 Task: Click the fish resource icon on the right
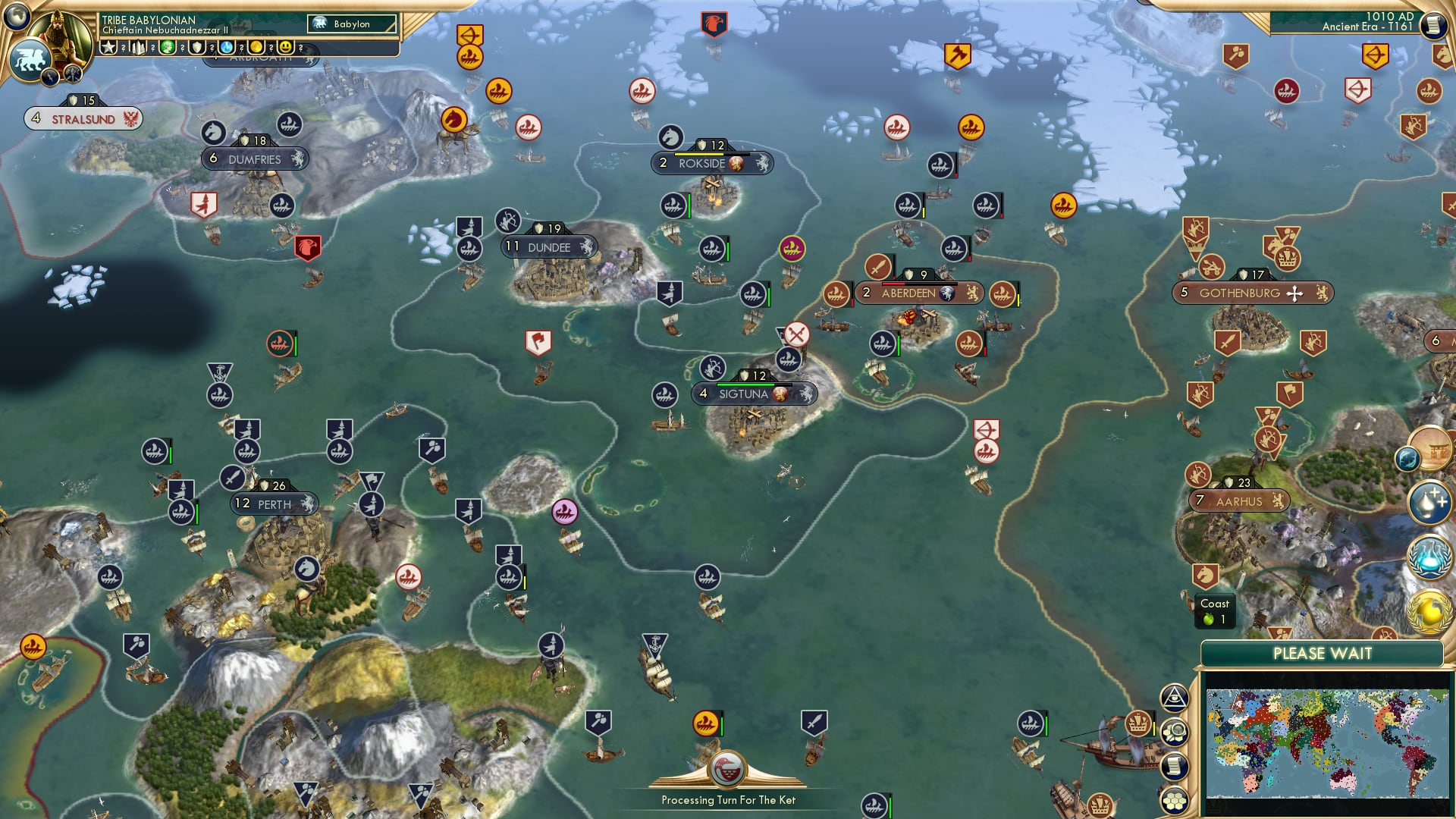tap(1407, 458)
